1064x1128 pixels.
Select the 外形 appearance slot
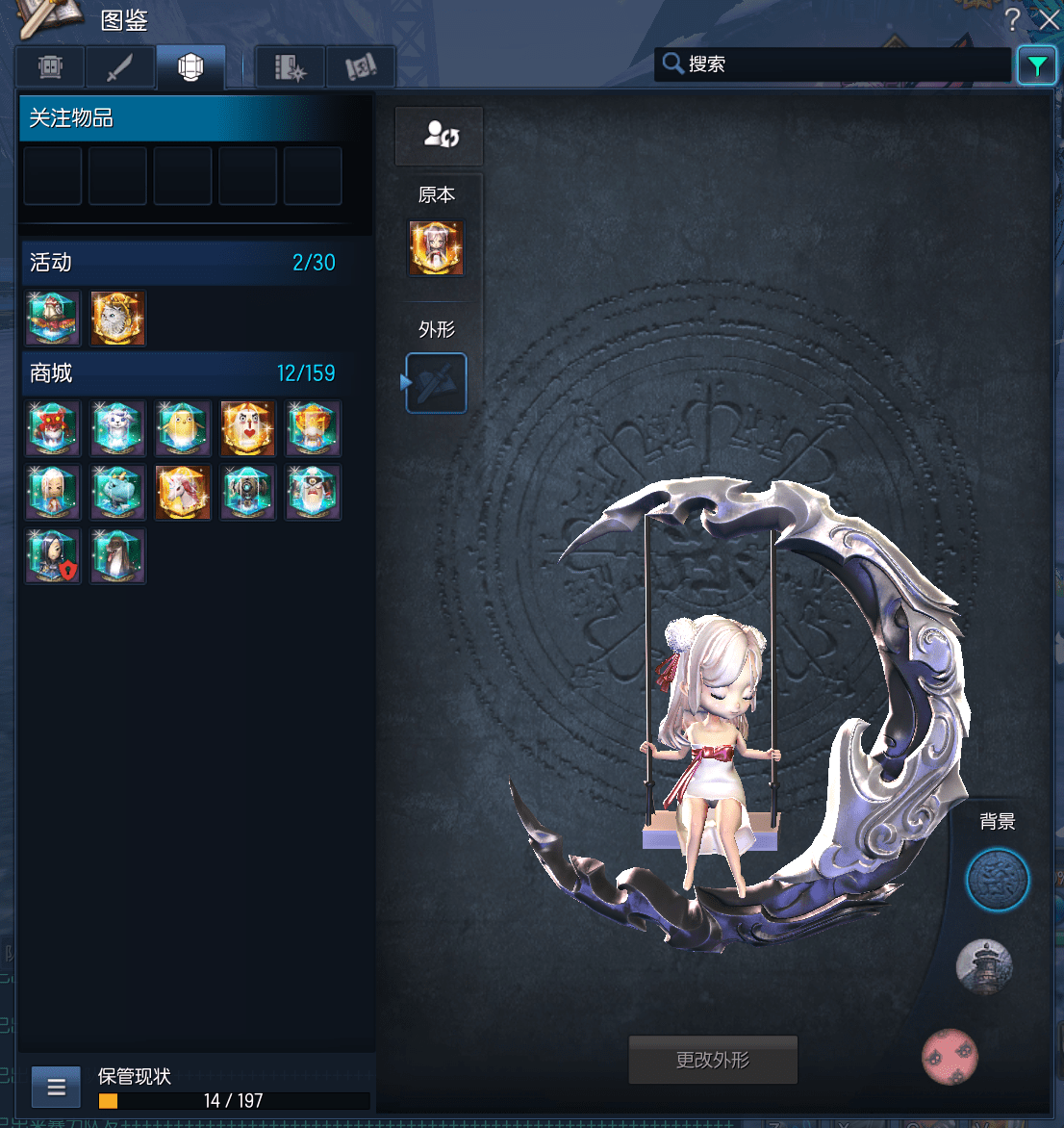pos(437,383)
